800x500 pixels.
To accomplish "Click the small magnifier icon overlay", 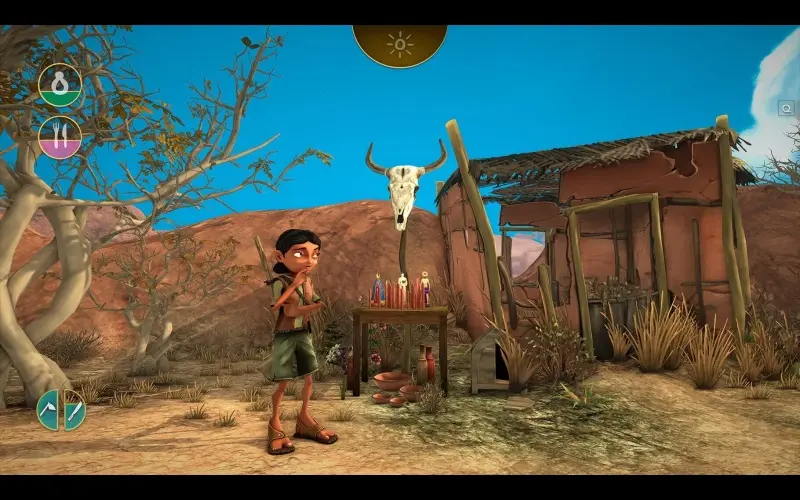I will pos(787,106).
